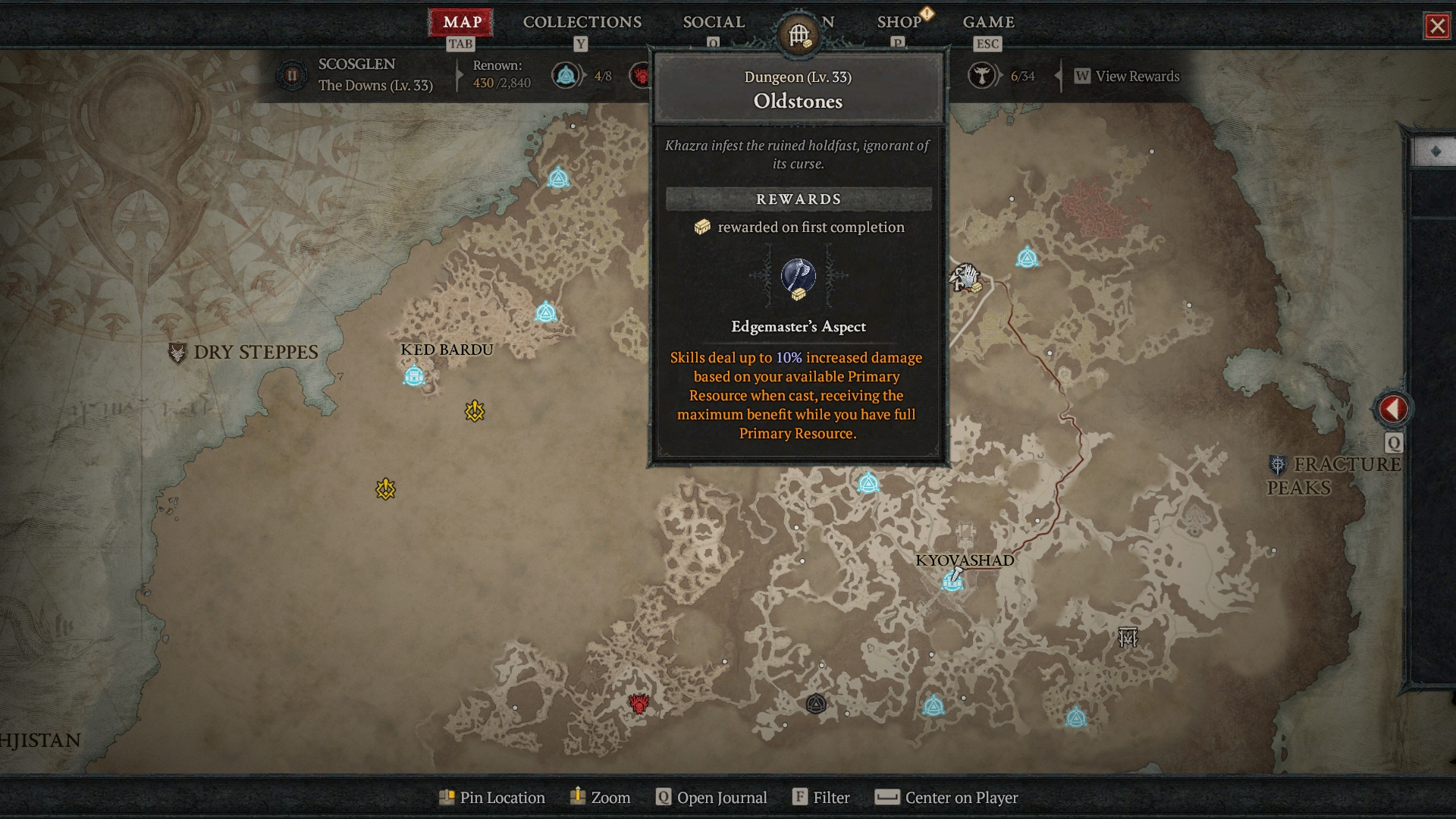Center the map on the player
This screenshot has width=1456, height=819.
click(x=946, y=797)
